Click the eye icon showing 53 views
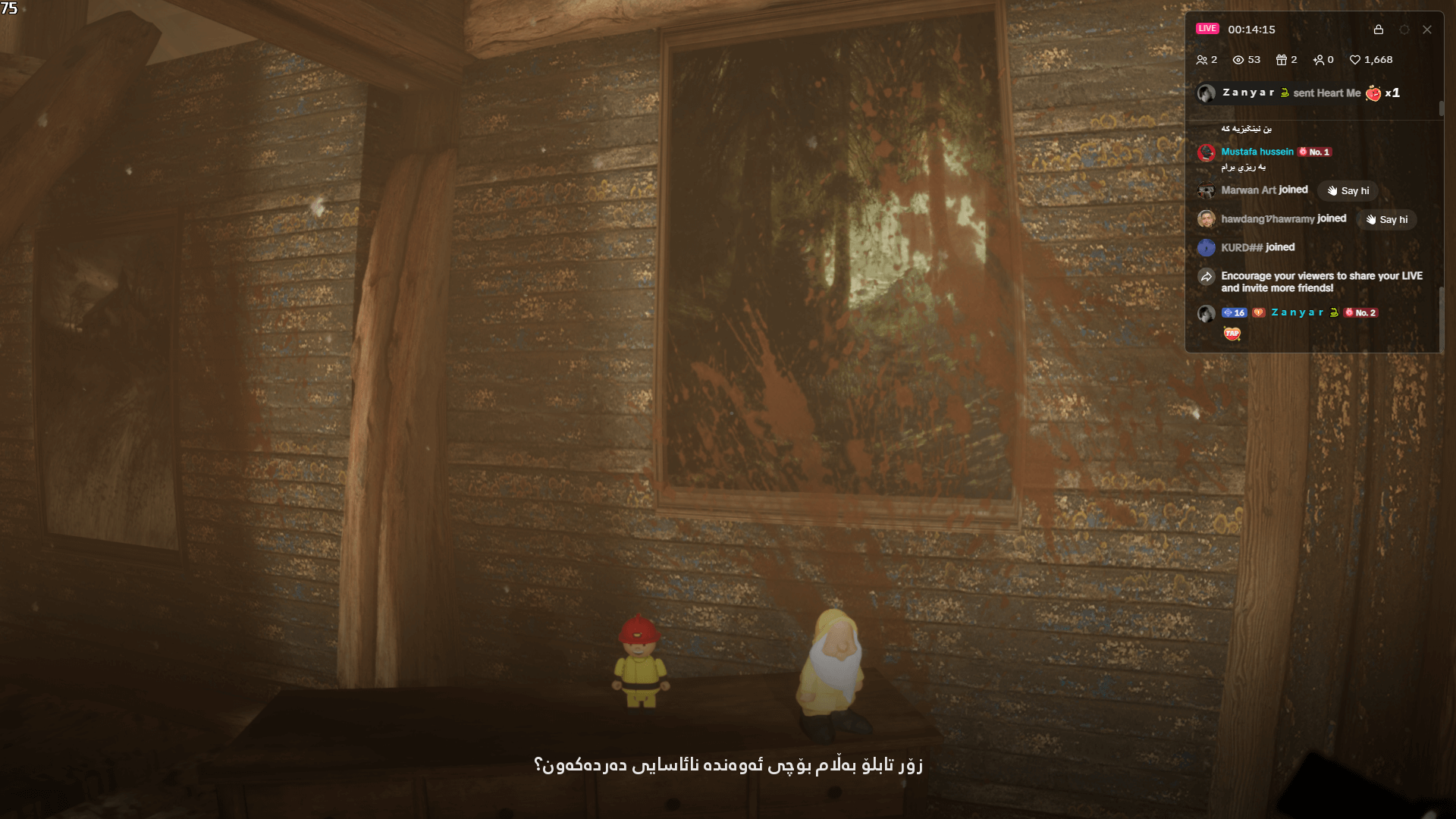This screenshot has height=819, width=1456. (x=1239, y=59)
